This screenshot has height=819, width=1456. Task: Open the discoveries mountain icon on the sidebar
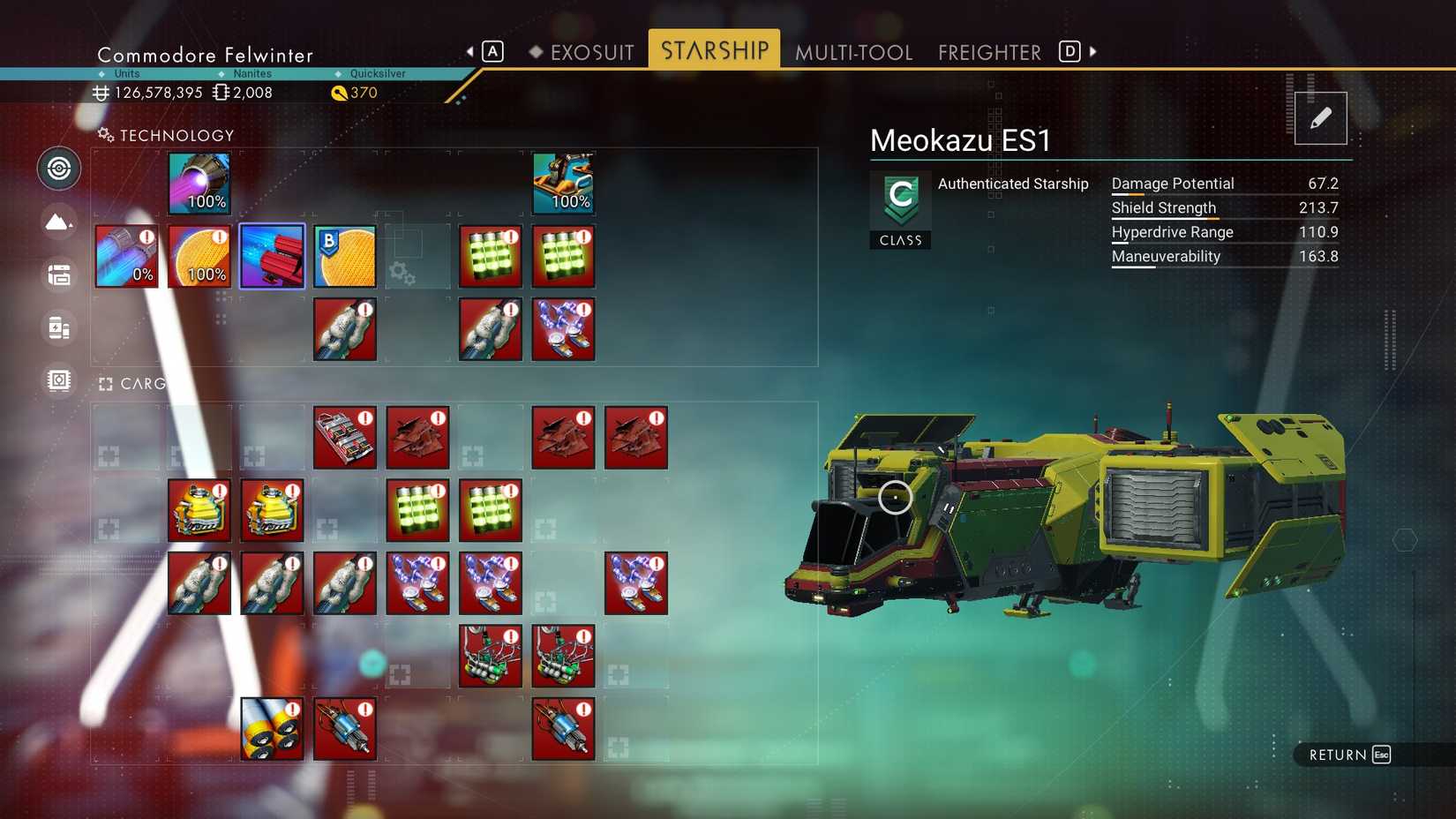58,222
